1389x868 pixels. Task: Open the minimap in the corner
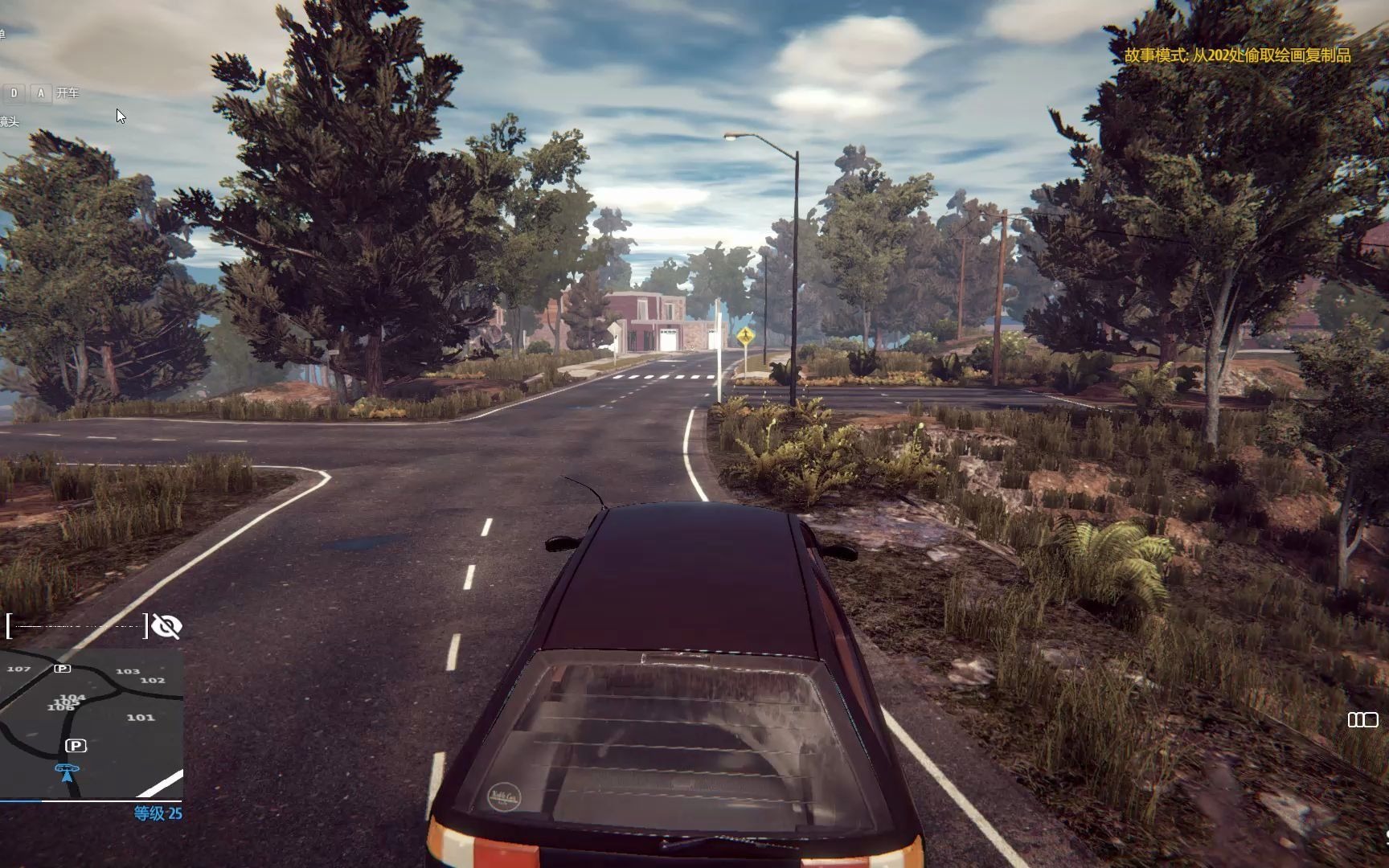pyautogui.click(x=91, y=723)
